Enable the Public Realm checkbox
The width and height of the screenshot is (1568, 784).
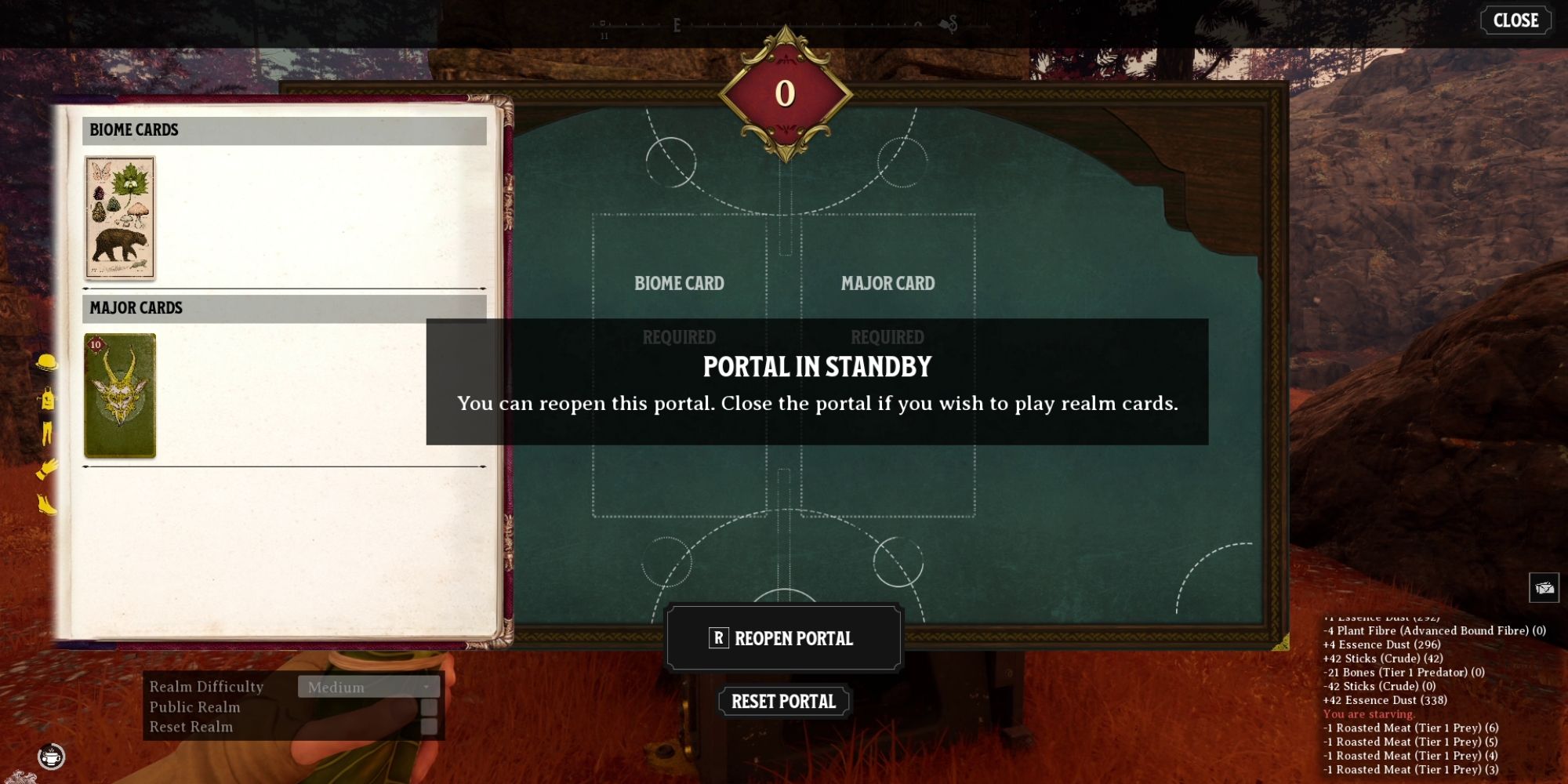(427, 707)
